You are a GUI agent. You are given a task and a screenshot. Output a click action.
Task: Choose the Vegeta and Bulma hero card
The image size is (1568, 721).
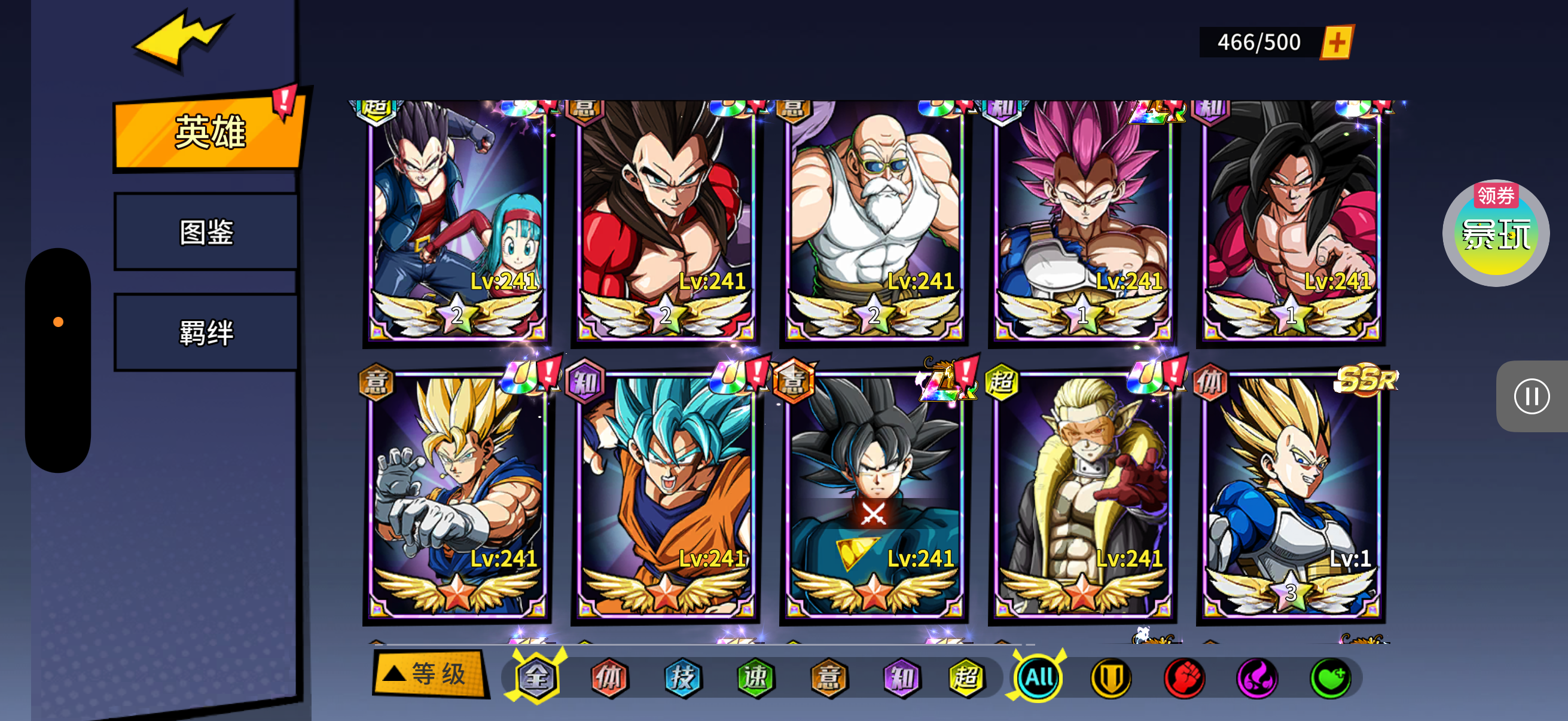point(457,219)
